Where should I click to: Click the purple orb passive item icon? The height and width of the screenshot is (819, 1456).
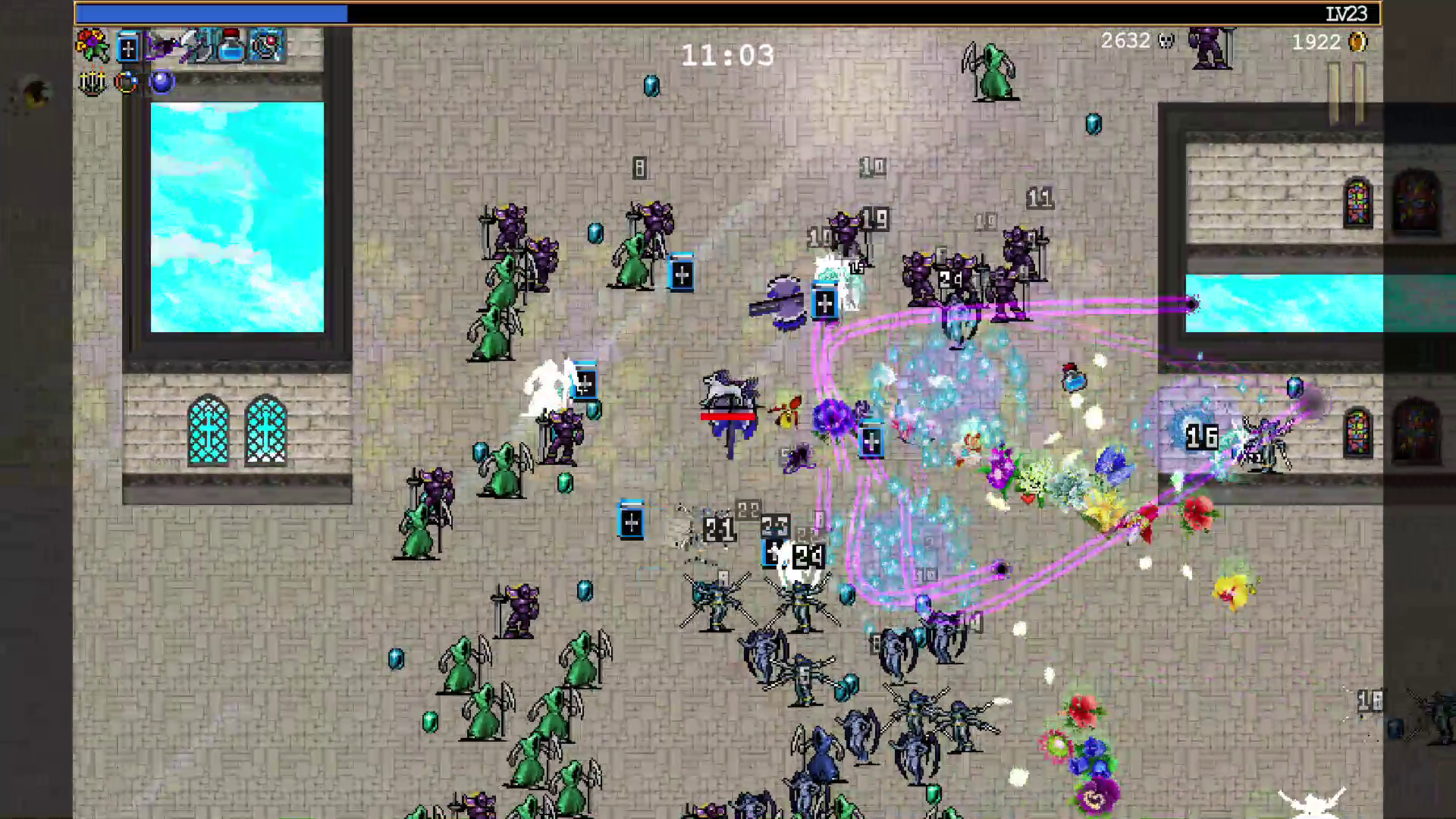[162, 82]
